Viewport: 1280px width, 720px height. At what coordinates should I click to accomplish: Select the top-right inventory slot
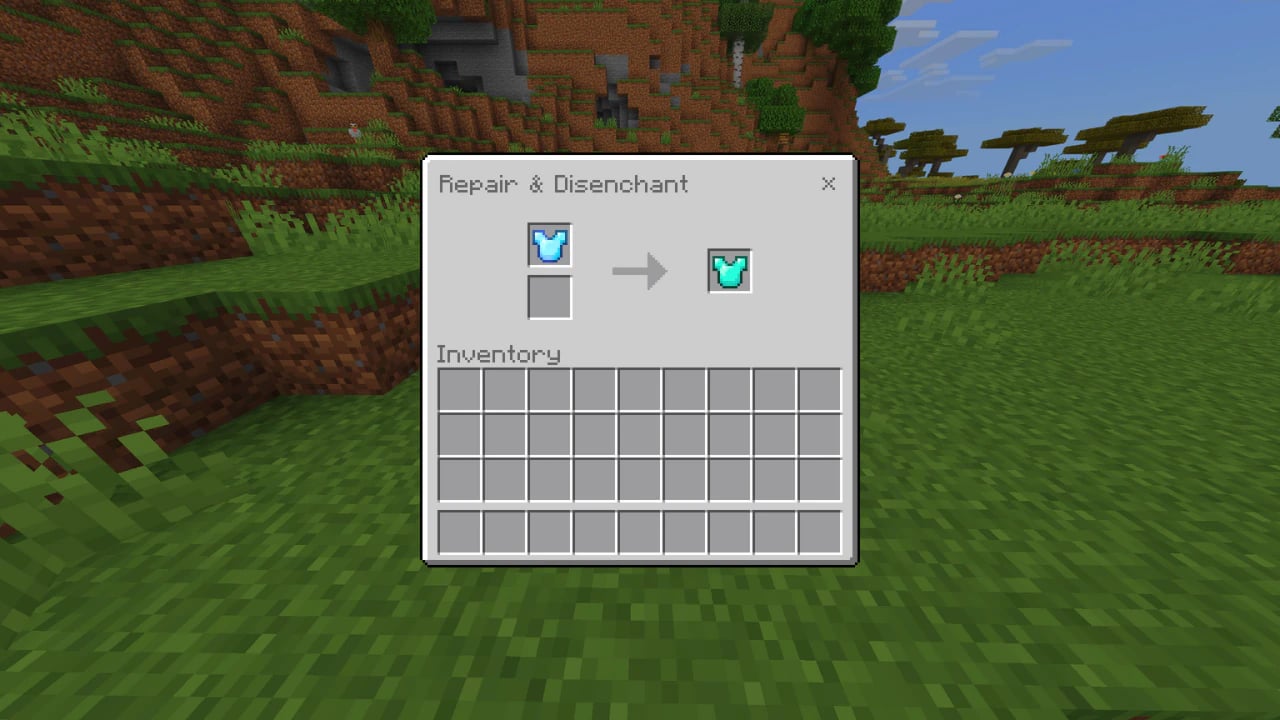click(x=818, y=390)
